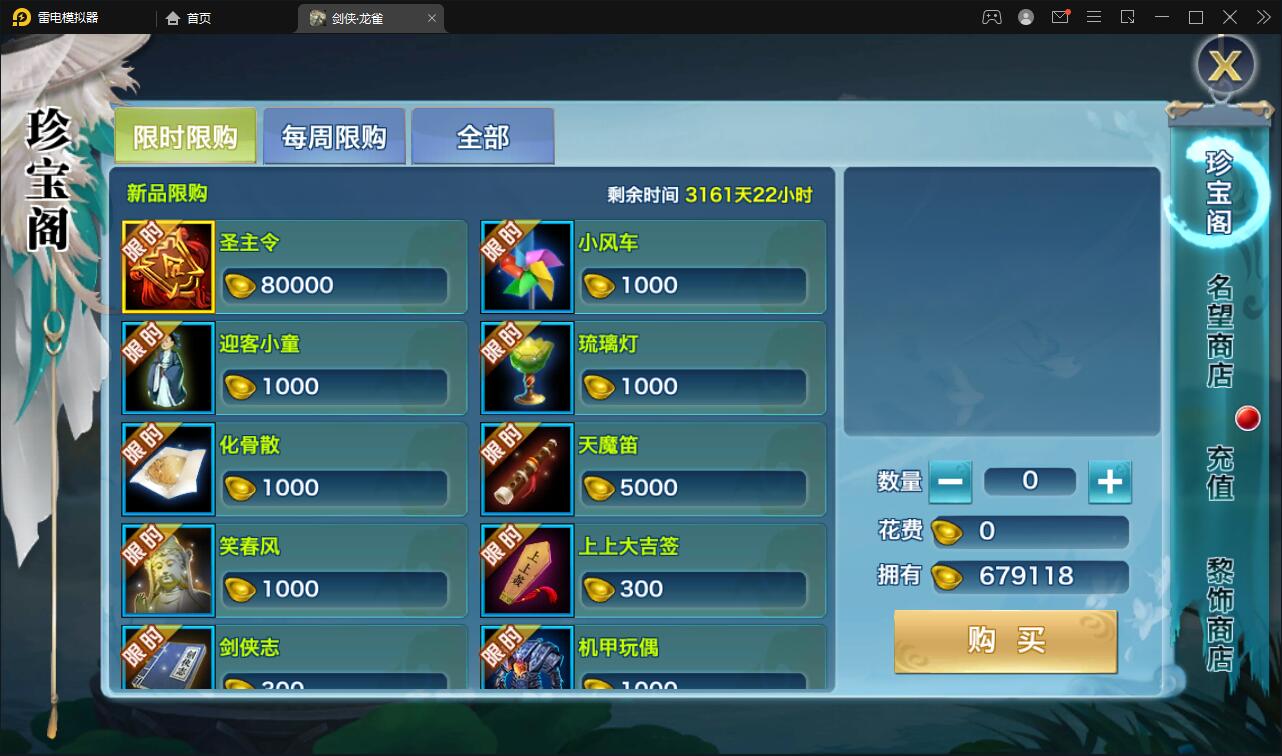Select the 圣主令 item icon
The height and width of the screenshot is (756, 1282).
pos(168,267)
